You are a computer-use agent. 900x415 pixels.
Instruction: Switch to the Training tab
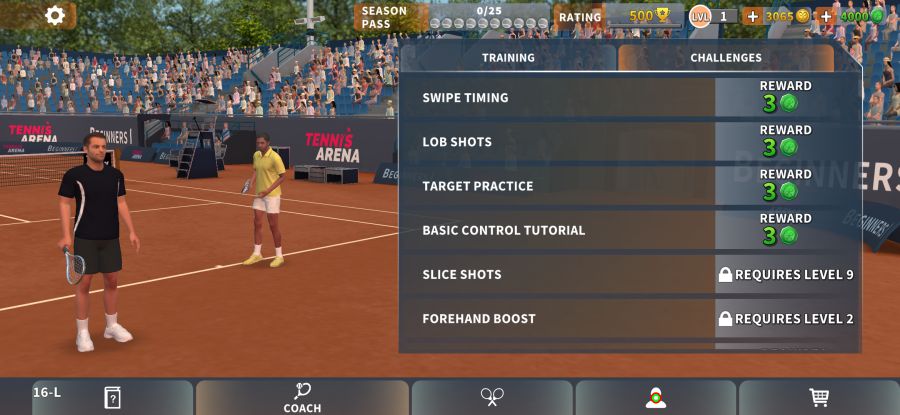click(508, 58)
